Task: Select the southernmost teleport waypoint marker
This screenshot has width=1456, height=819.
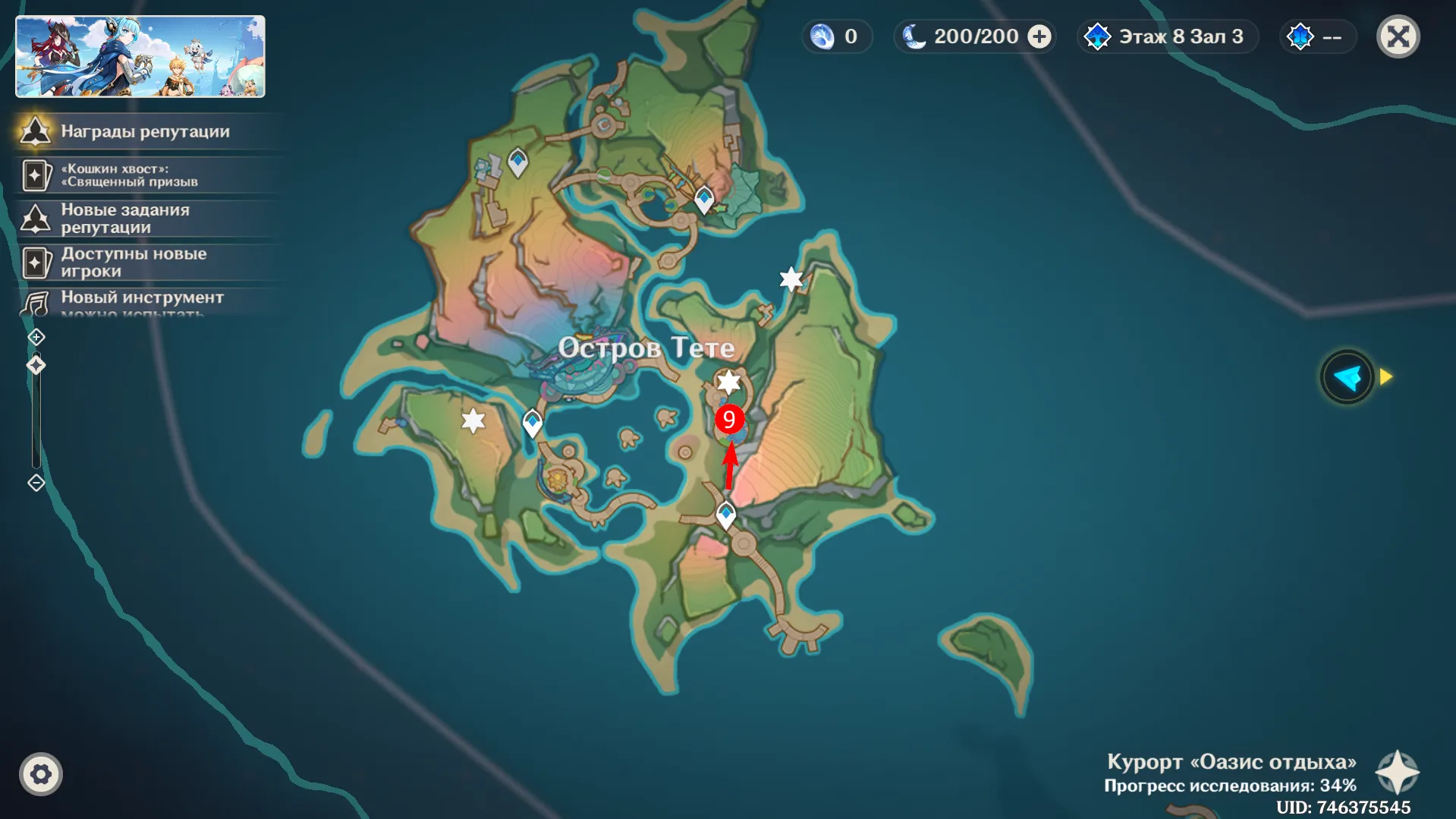Action: click(726, 515)
